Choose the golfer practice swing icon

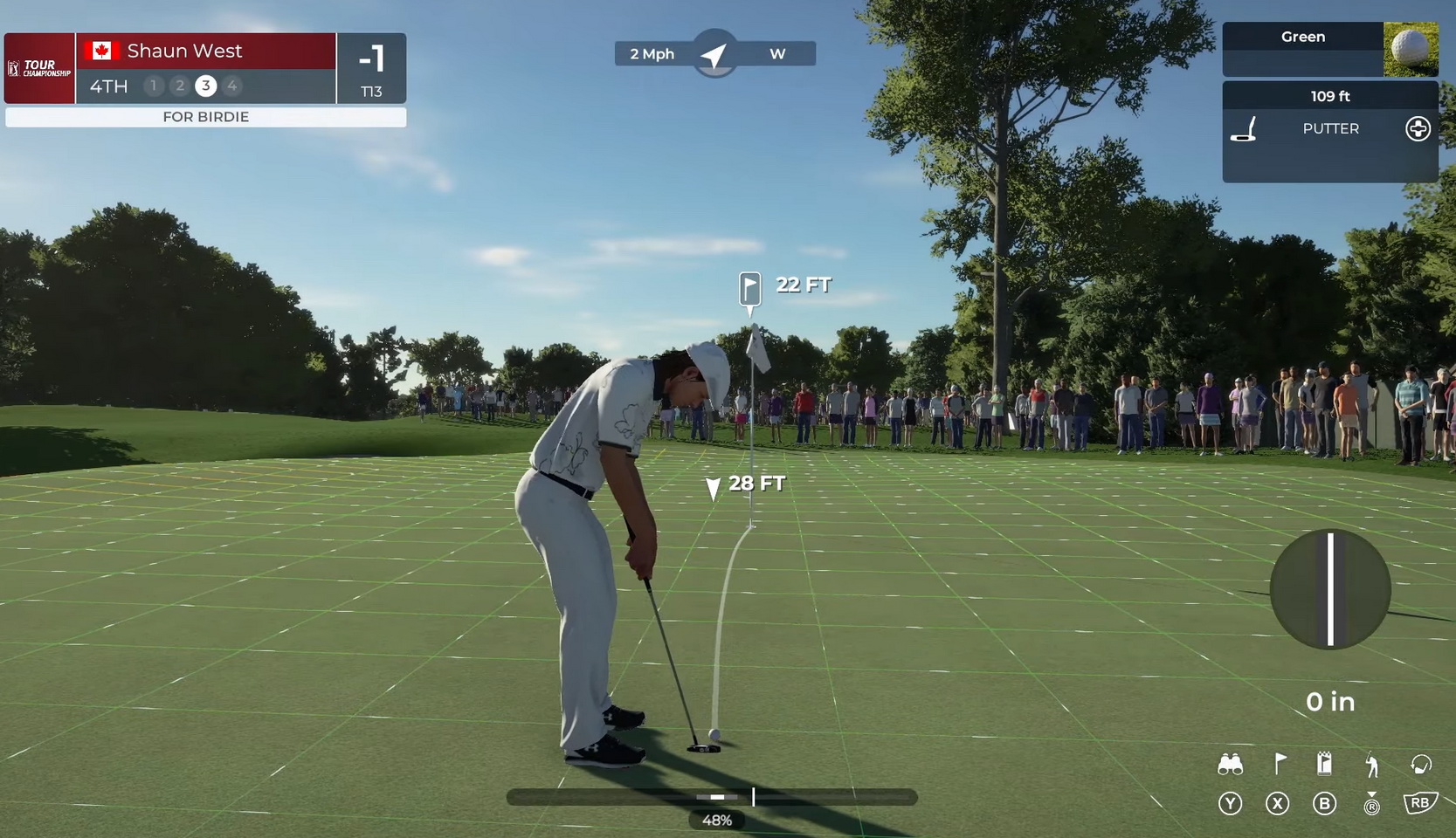[1372, 766]
